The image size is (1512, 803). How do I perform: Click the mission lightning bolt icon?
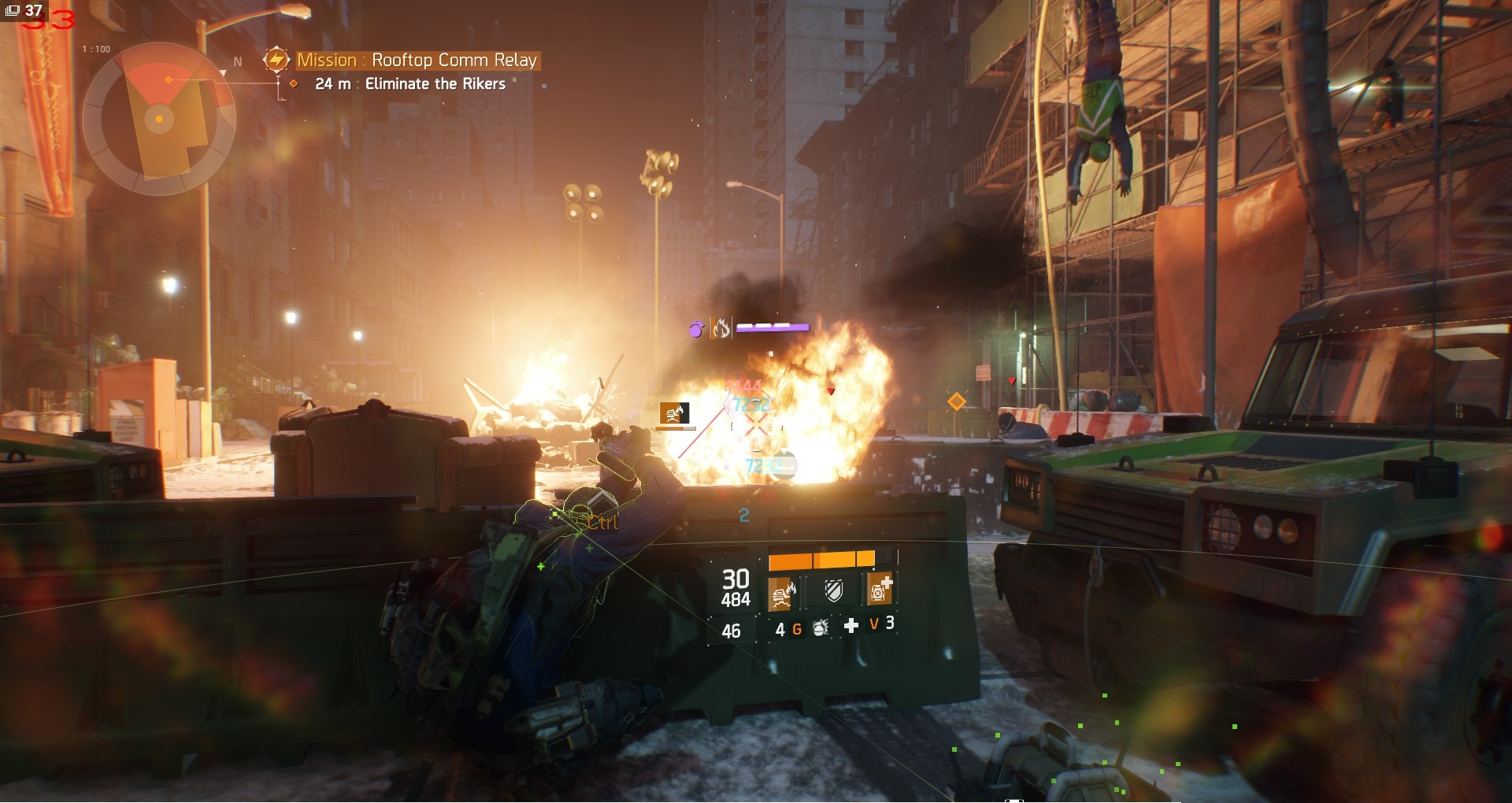pyautogui.click(x=276, y=60)
